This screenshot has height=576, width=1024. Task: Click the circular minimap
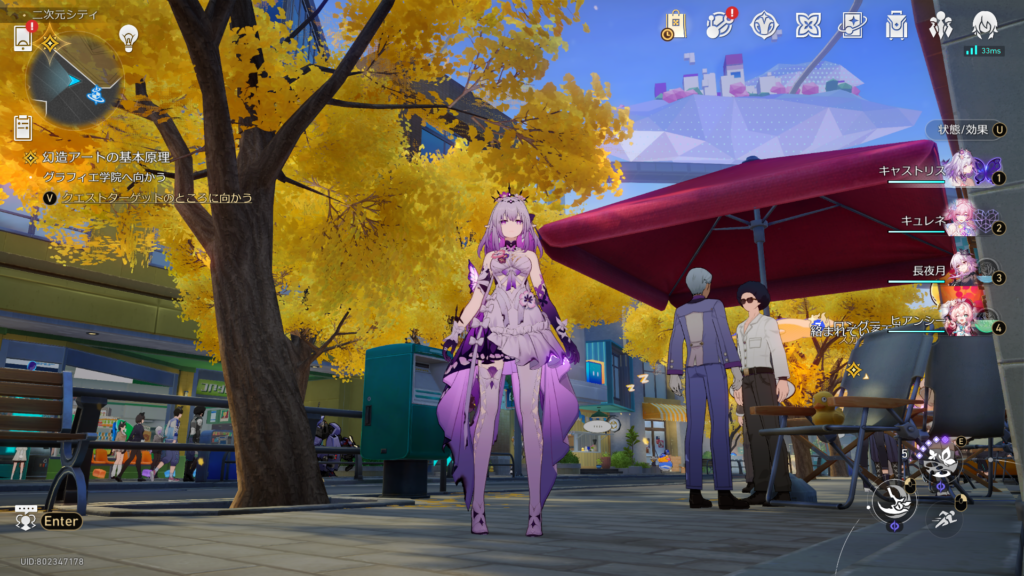[x=74, y=79]
